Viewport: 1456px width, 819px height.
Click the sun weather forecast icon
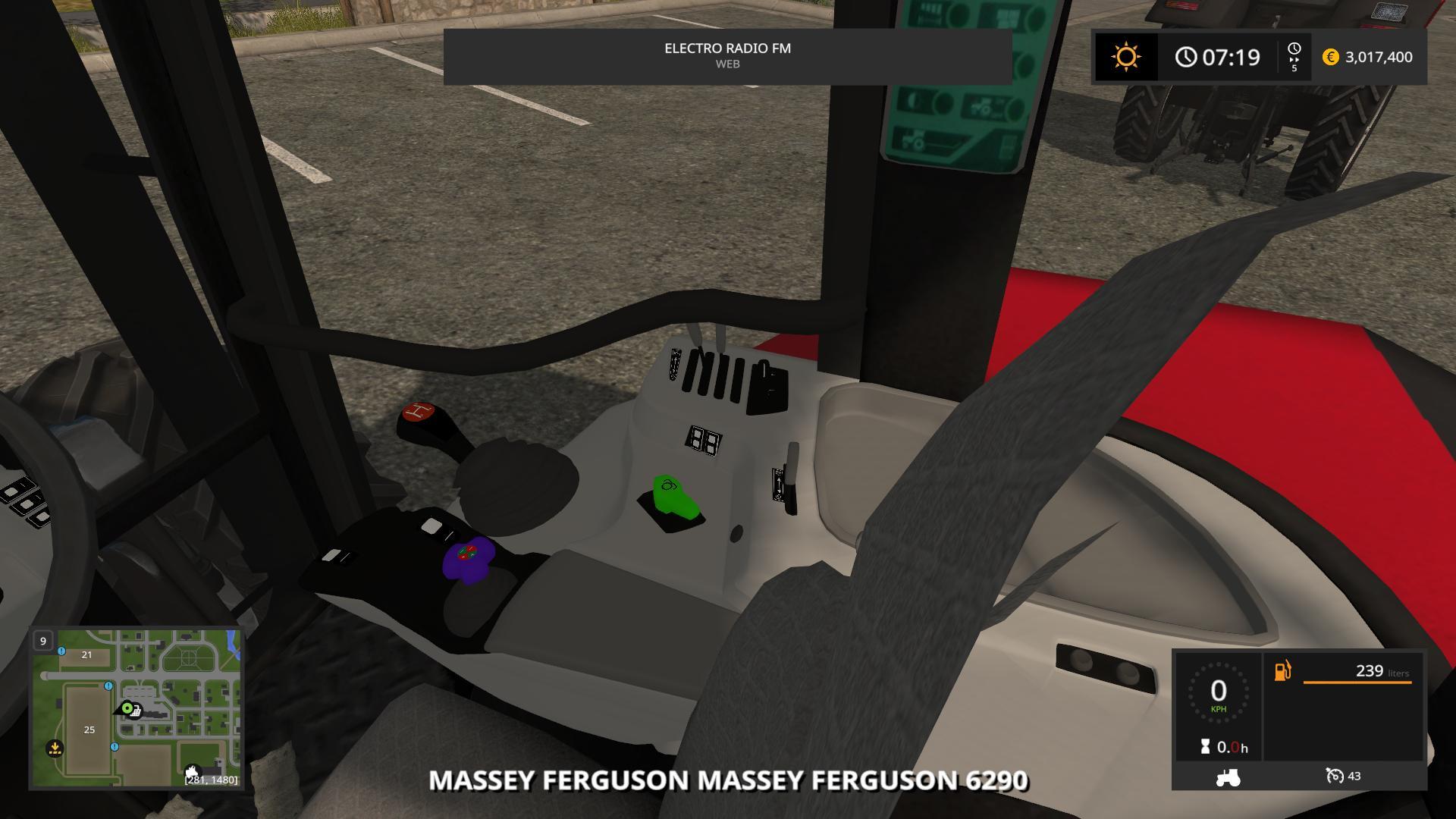(1125, 57)
